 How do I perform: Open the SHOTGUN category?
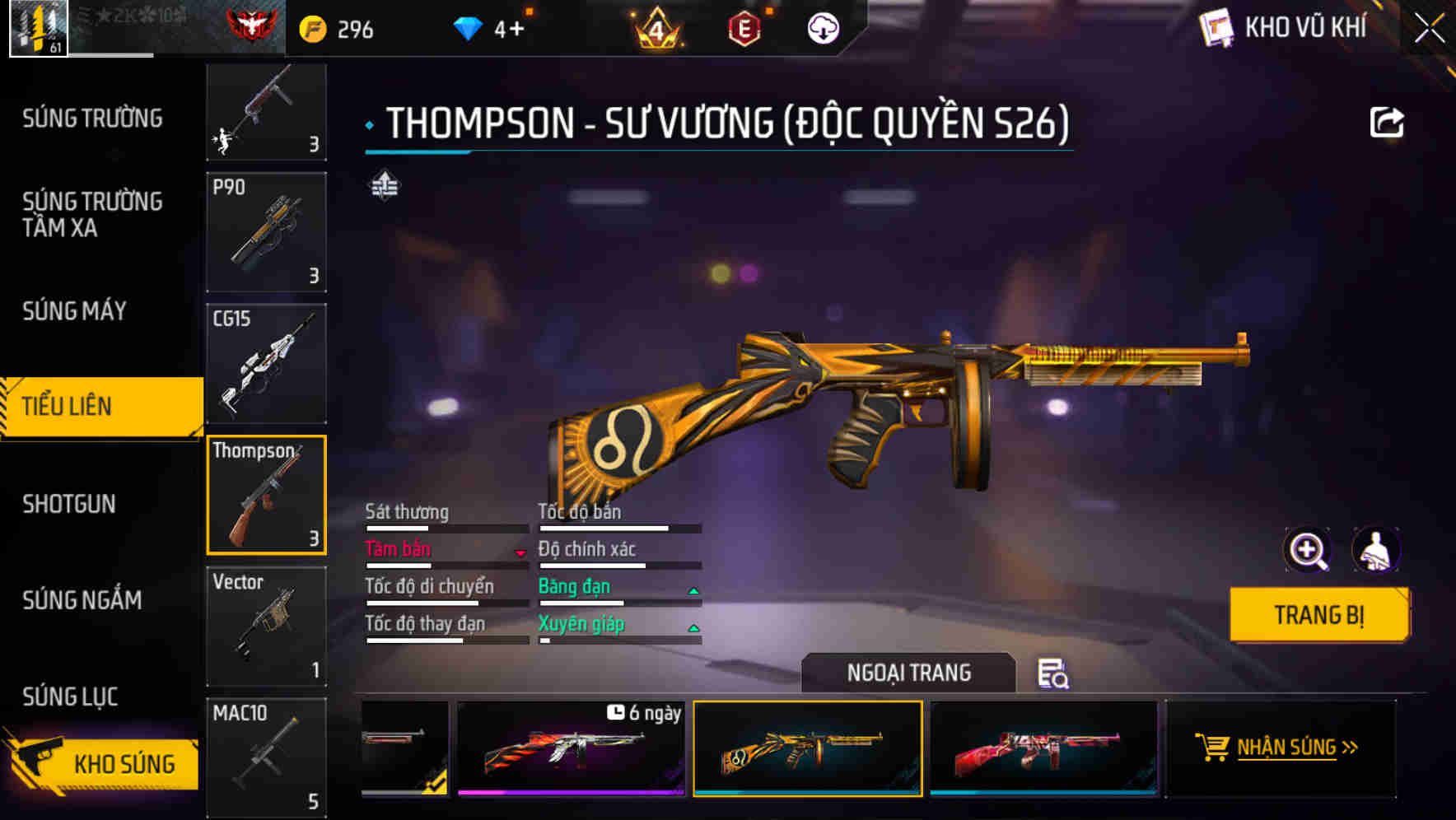click(70, 504)
